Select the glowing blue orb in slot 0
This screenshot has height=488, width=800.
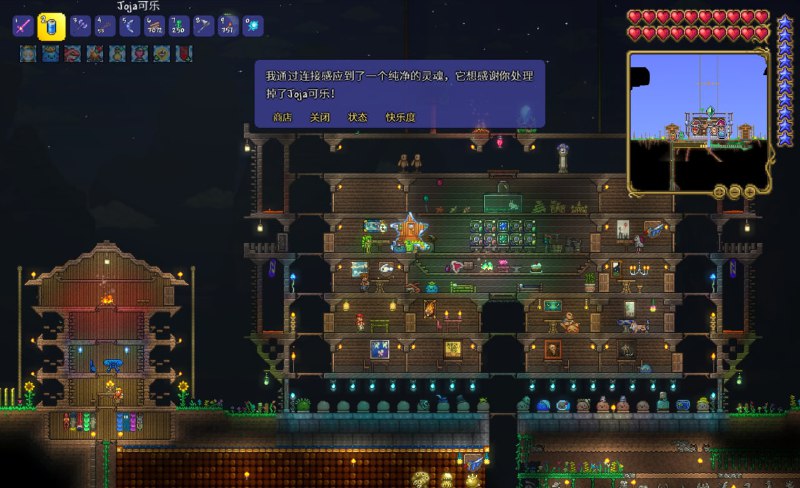[x=253, y=27]
